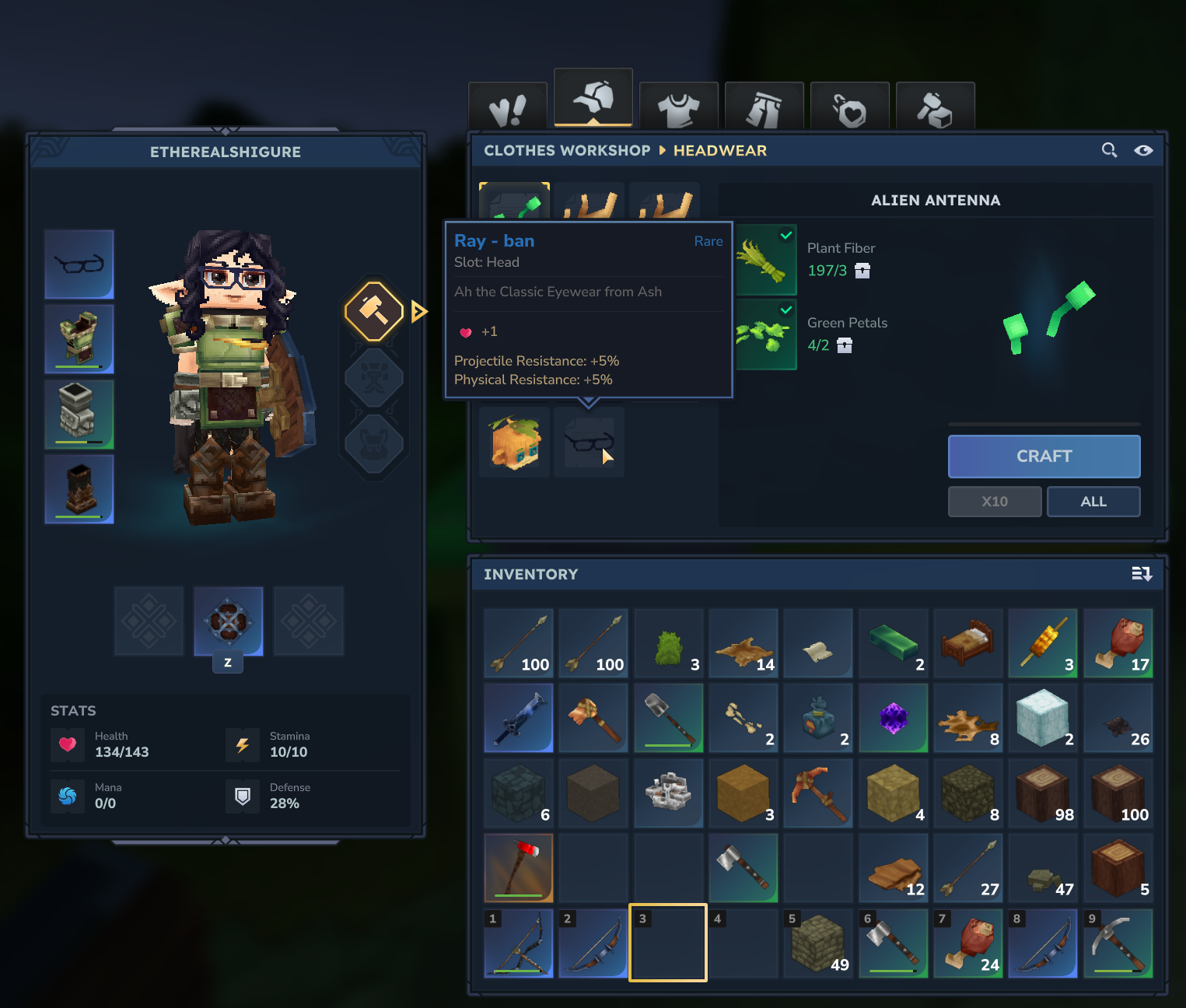Choose the orange pumpkin head recipe
Image resolution: width=1186 pixels, height=1008 pixels.
514,442
